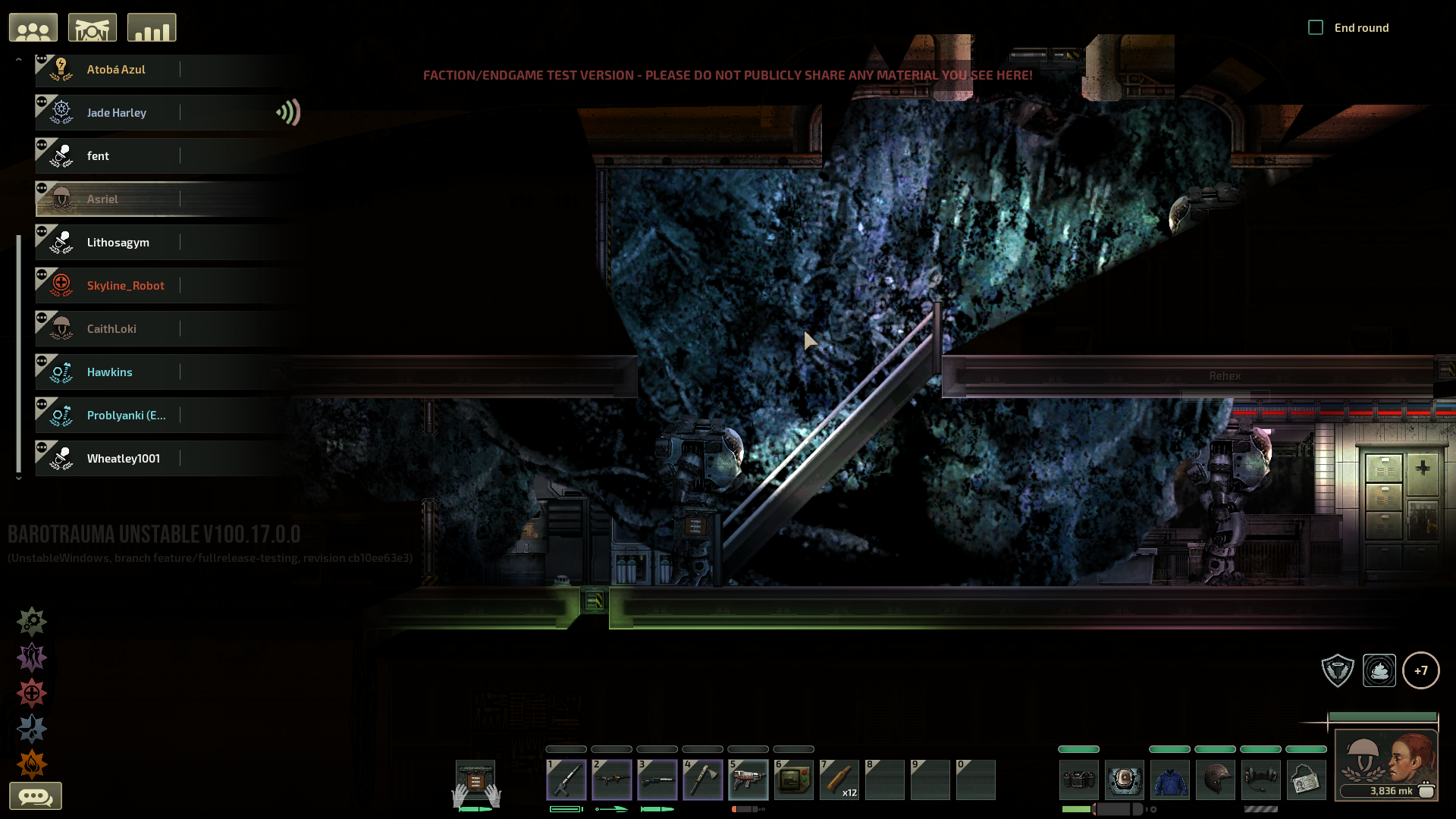
Task: Open the crew list tab
Action: 33,28
